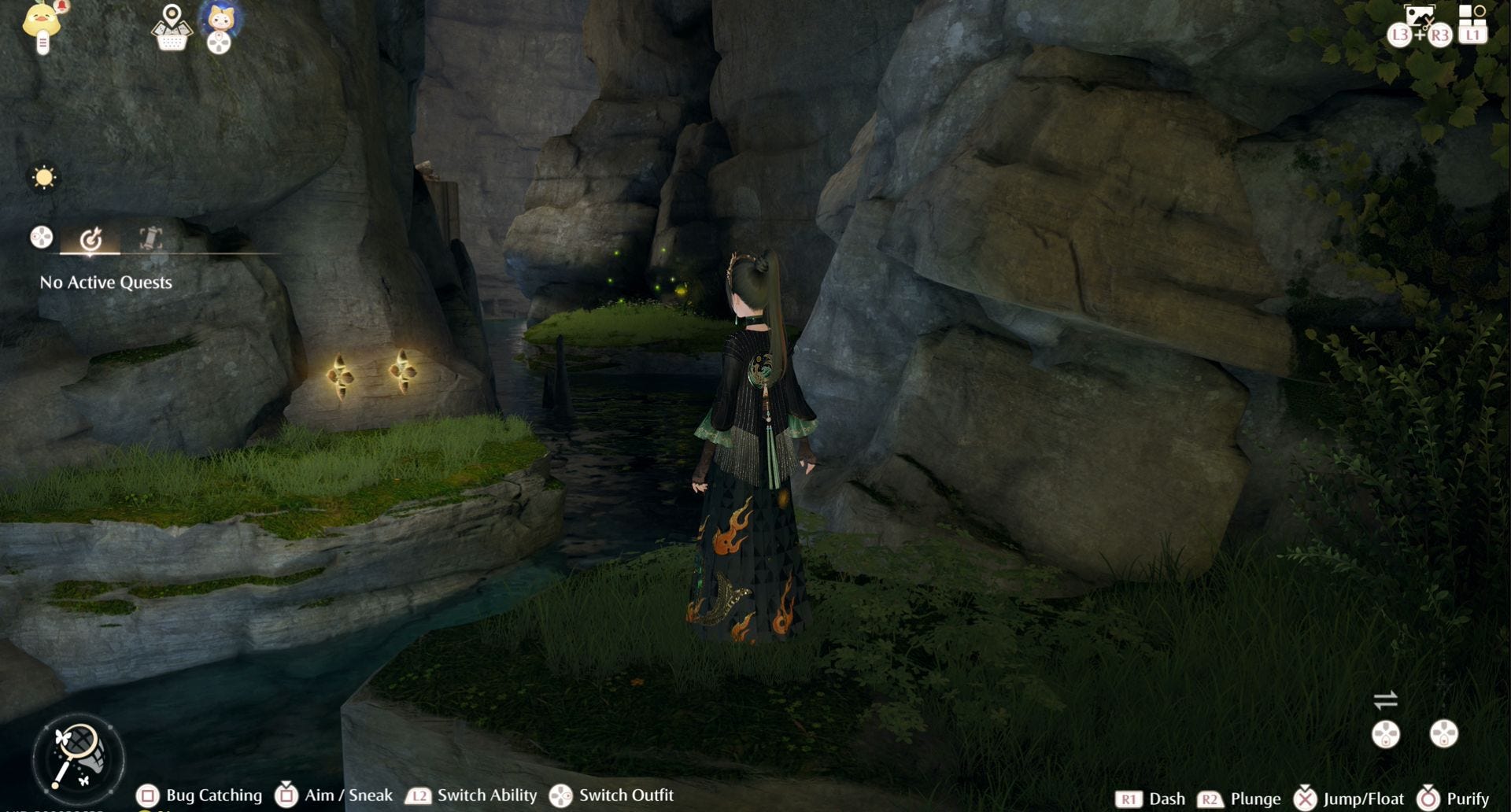Activate the bug catching net ability

coord(78,757)
